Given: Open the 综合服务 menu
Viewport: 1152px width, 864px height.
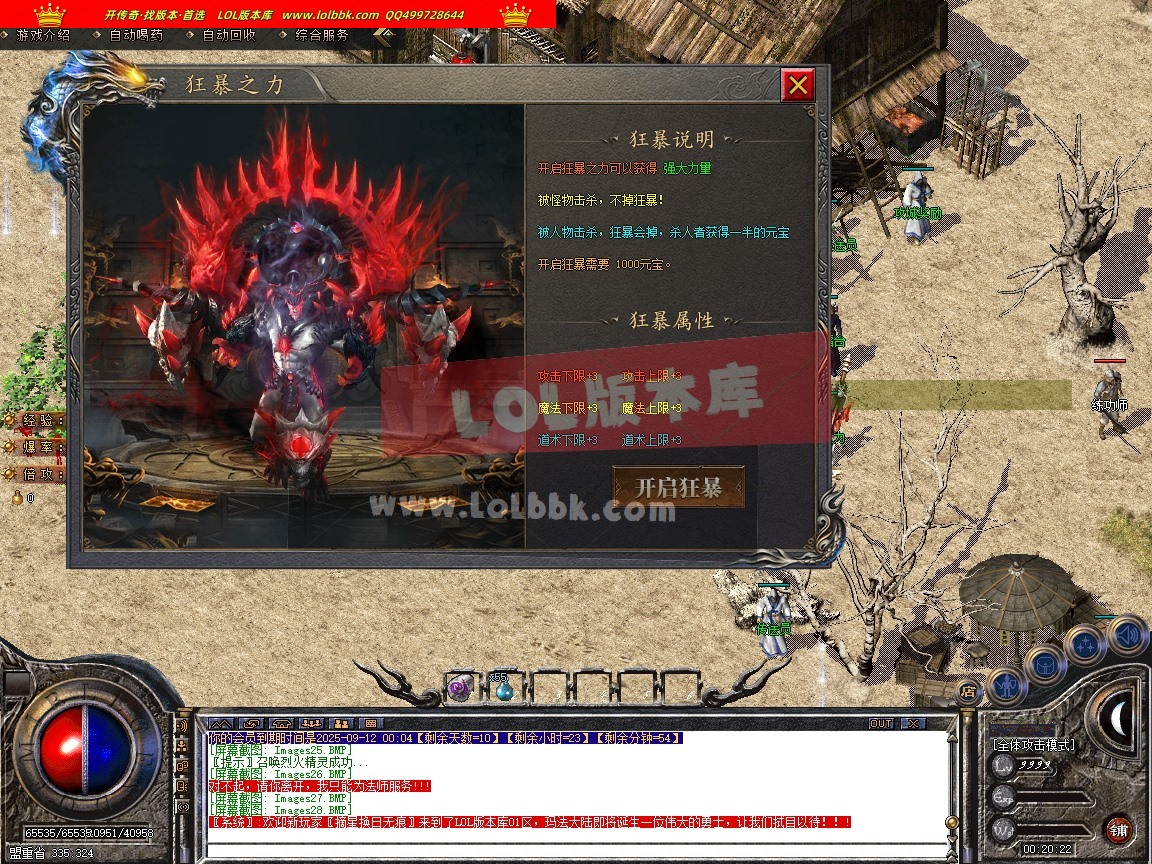Looking at the screenshot, I should 322,34.
